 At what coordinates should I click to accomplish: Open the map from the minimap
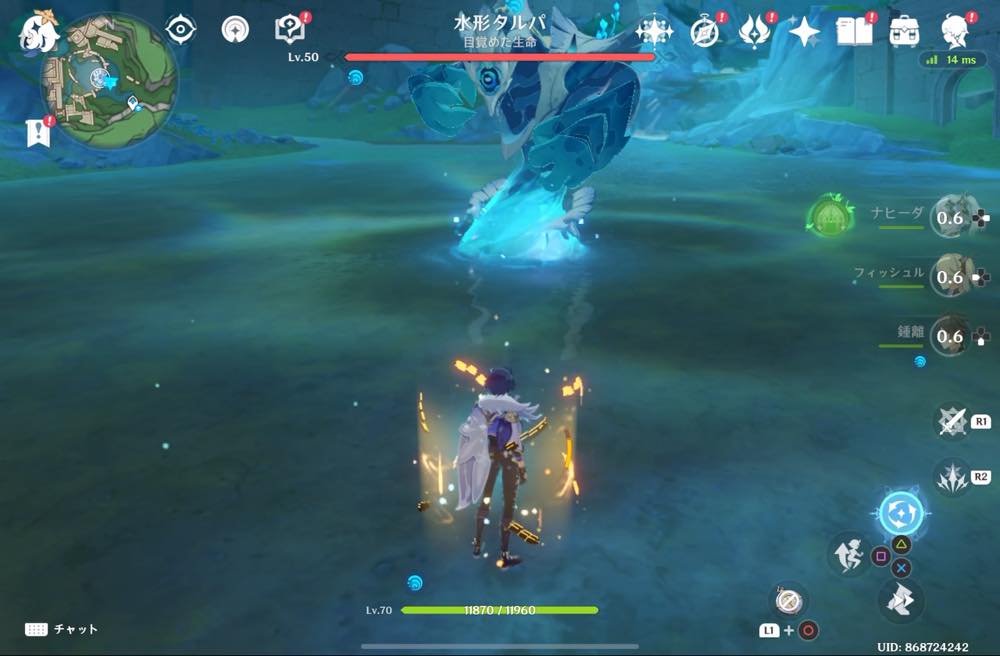[108, 82]
